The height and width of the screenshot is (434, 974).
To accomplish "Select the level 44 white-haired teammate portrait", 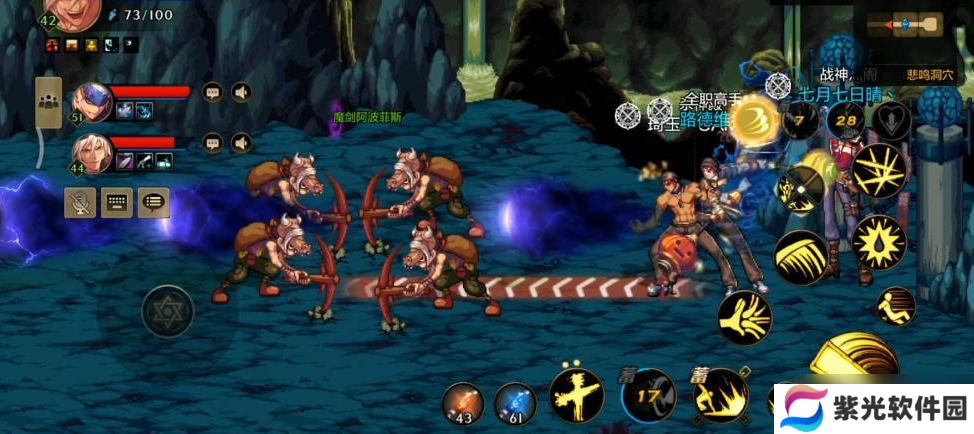I will point(91,152).
